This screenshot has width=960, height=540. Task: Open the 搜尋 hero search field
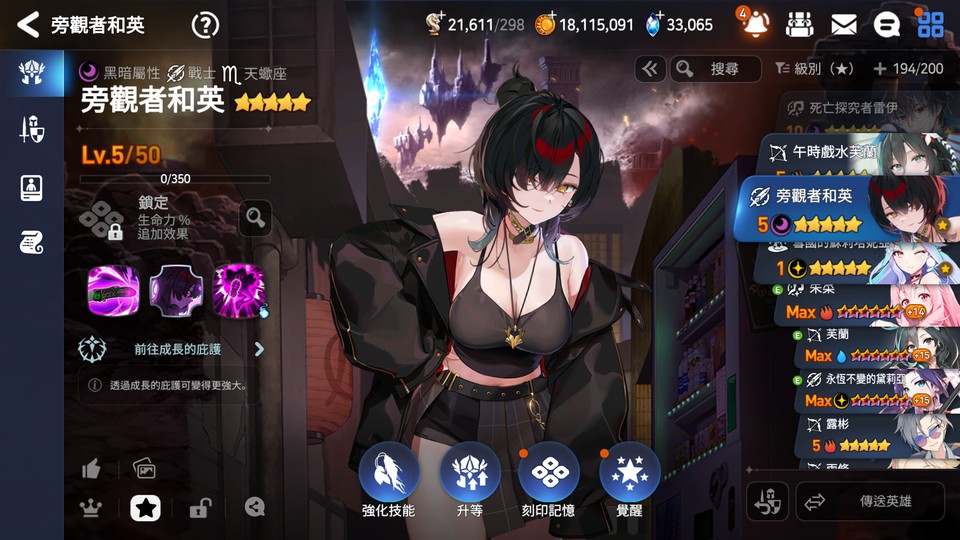[714, 68]
